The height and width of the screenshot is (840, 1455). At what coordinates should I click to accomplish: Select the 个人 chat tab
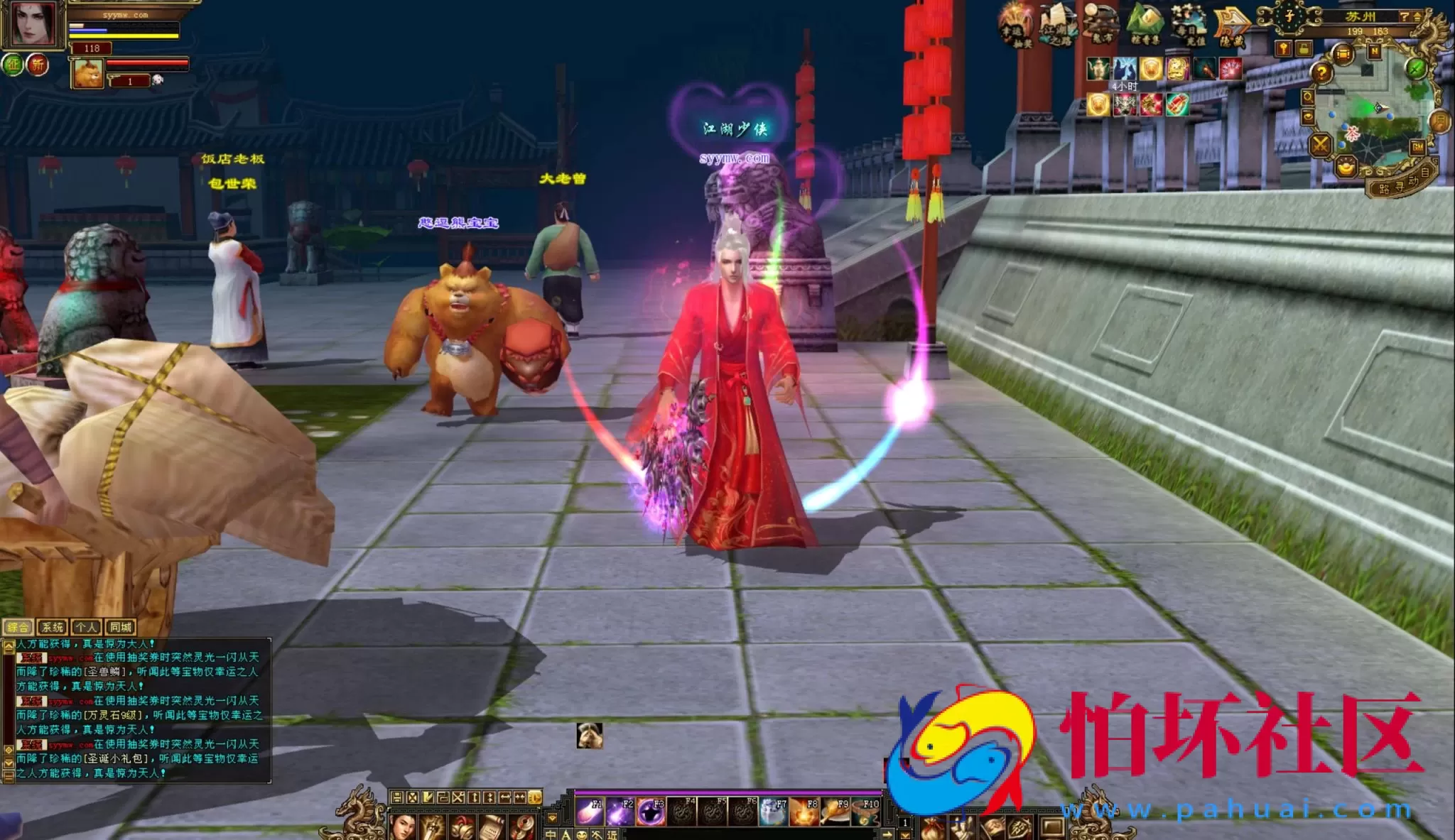pos(86,627)
